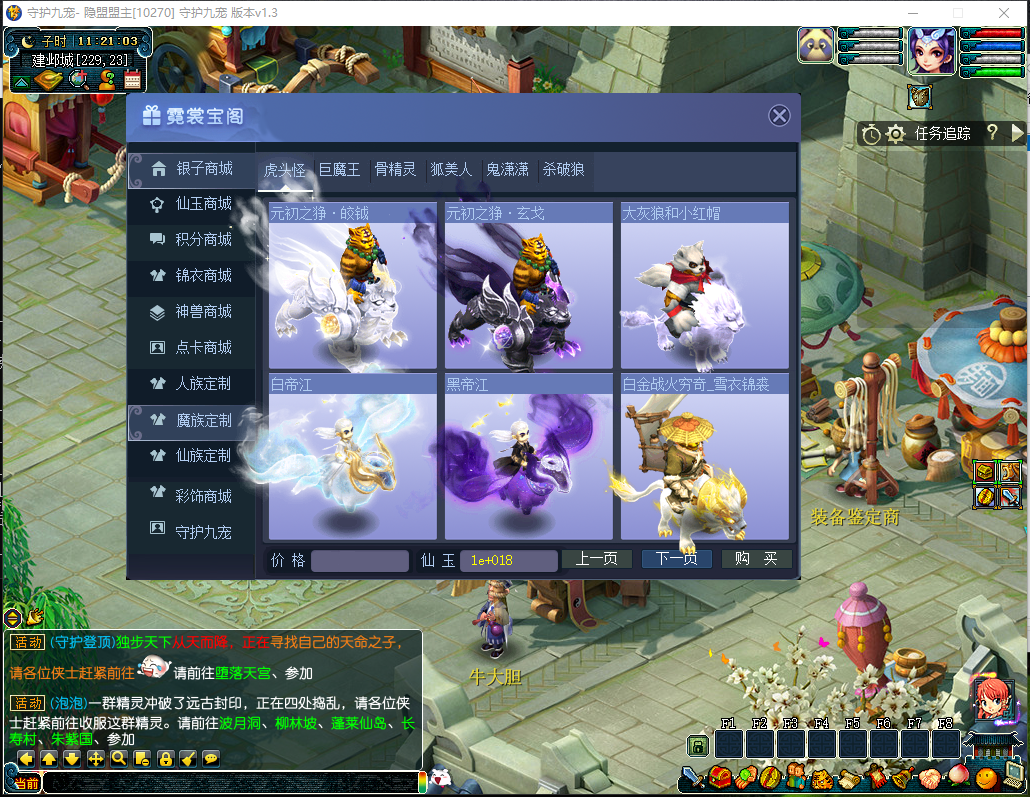Open the 守护九宠 shop category

191,532
